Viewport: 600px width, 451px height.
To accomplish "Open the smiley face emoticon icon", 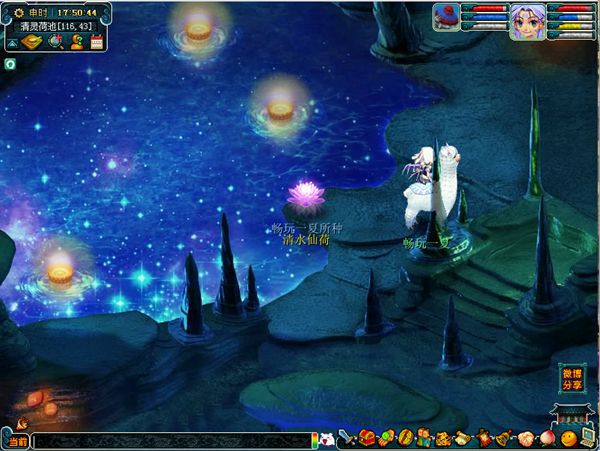I will (x=568, y=438).
